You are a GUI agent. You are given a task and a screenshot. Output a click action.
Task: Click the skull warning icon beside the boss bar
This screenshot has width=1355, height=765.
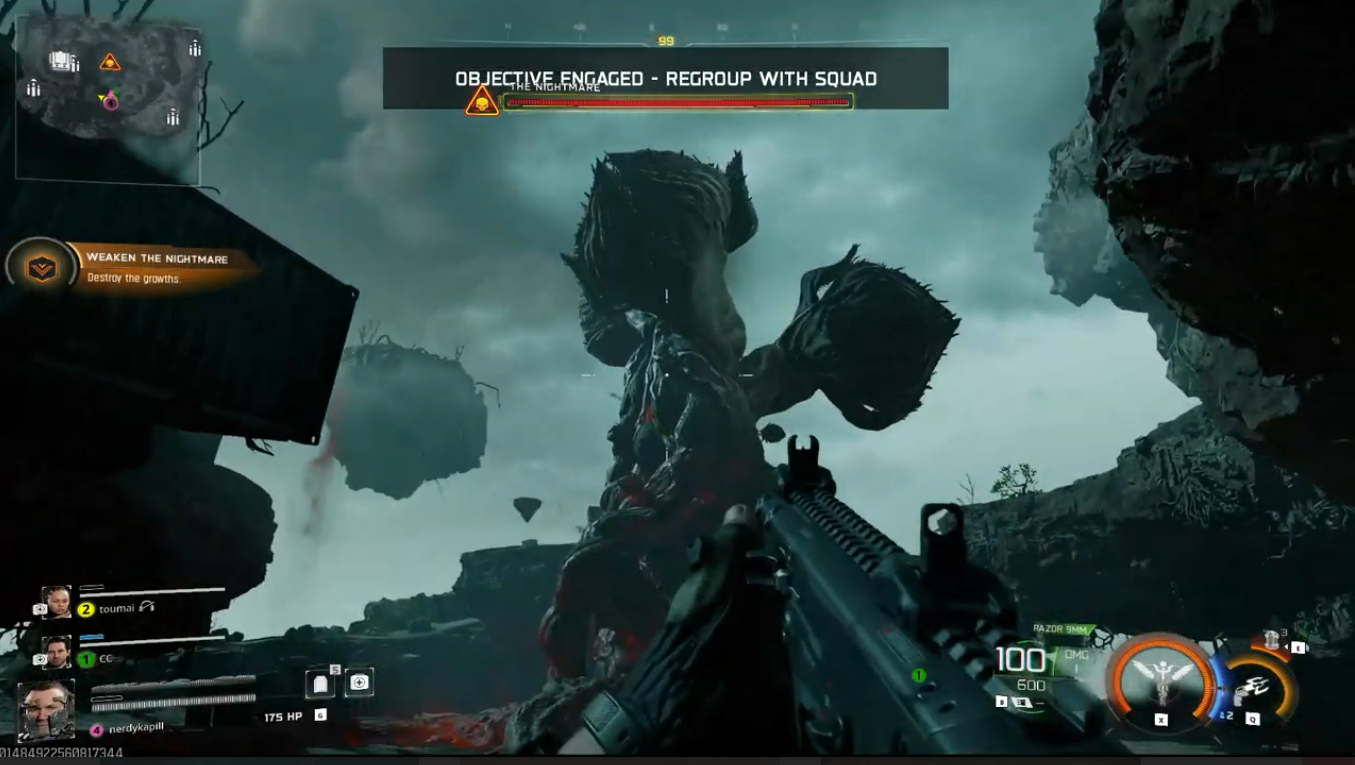(482, 101)
